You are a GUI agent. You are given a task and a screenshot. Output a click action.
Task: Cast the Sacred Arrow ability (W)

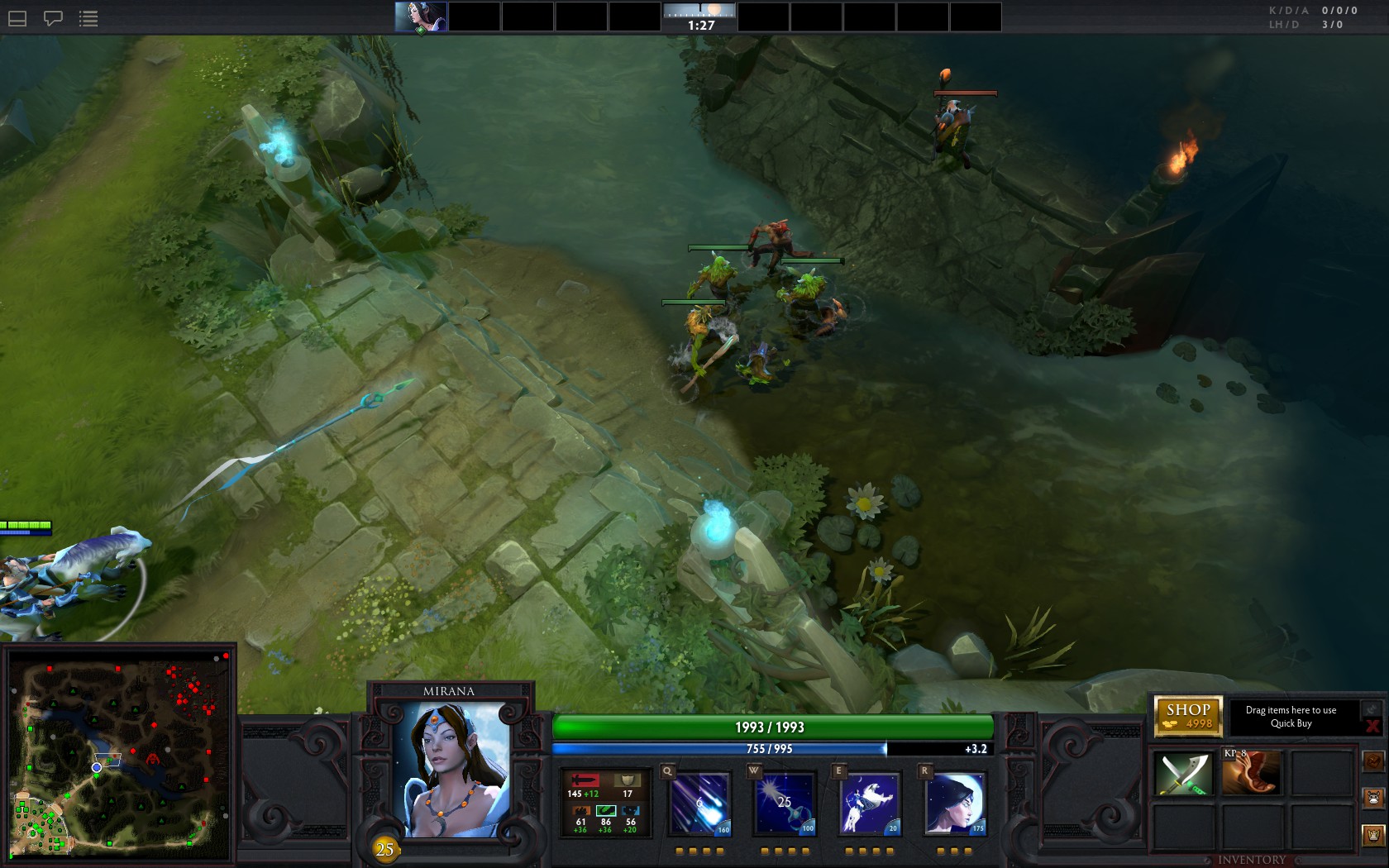point(785,803)
